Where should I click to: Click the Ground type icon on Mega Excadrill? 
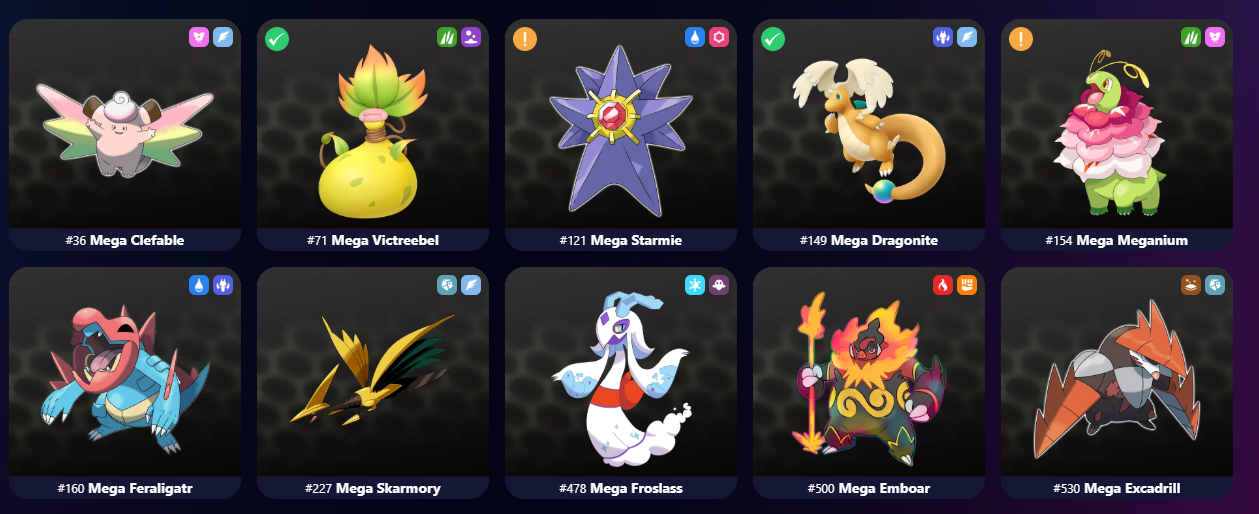(1191, 285)
